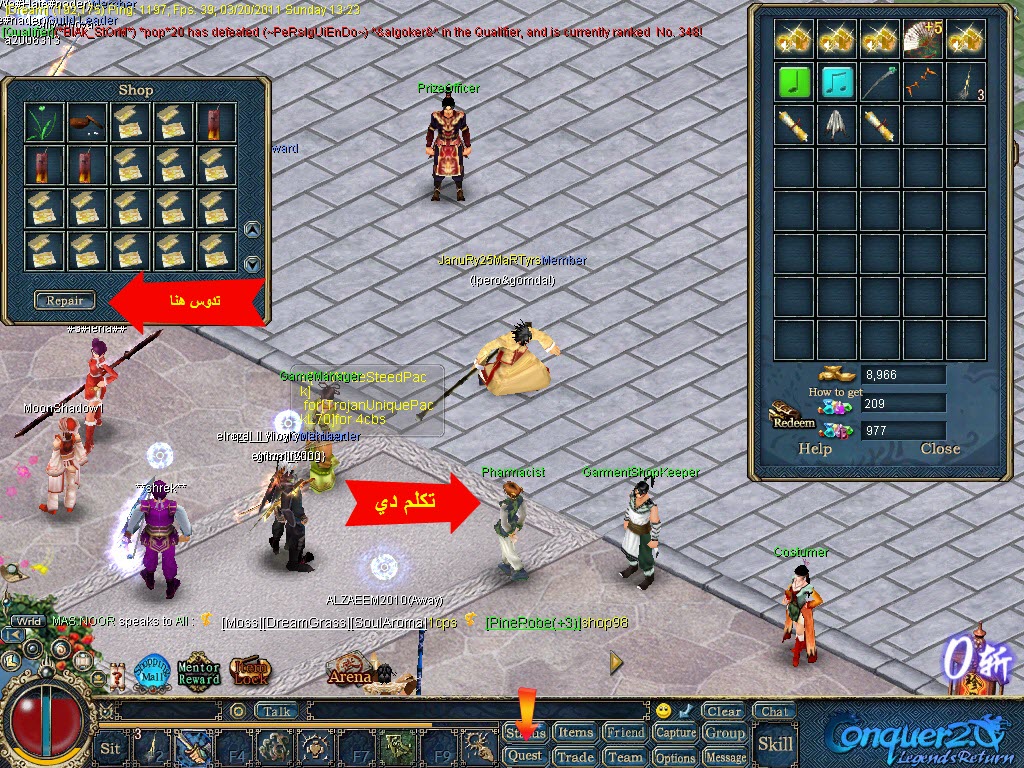Screen dimensions: 1024x768
Task: Open the game Options
Action: pyautogui.click(x=675, y=757)
